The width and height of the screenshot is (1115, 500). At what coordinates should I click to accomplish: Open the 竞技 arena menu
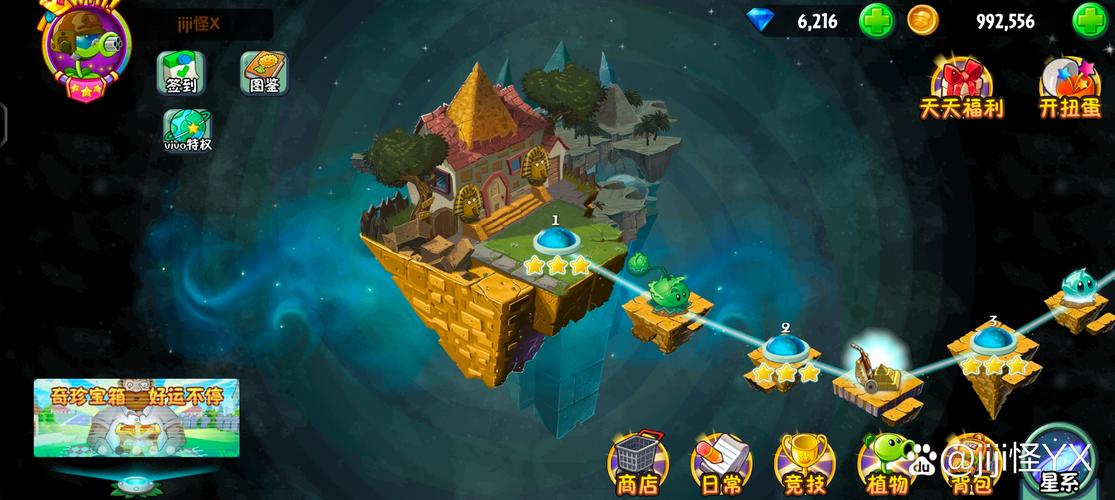[x=803, y=465]
